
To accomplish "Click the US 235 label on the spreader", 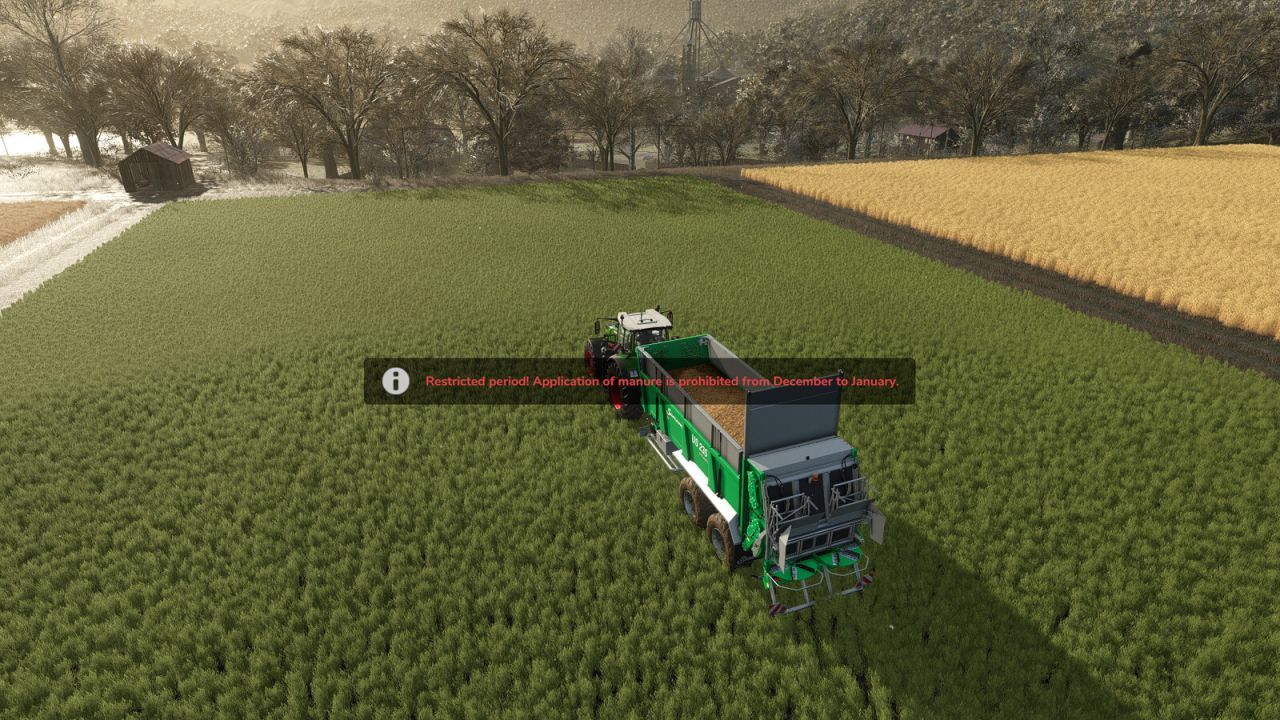I will coord(700,444).
